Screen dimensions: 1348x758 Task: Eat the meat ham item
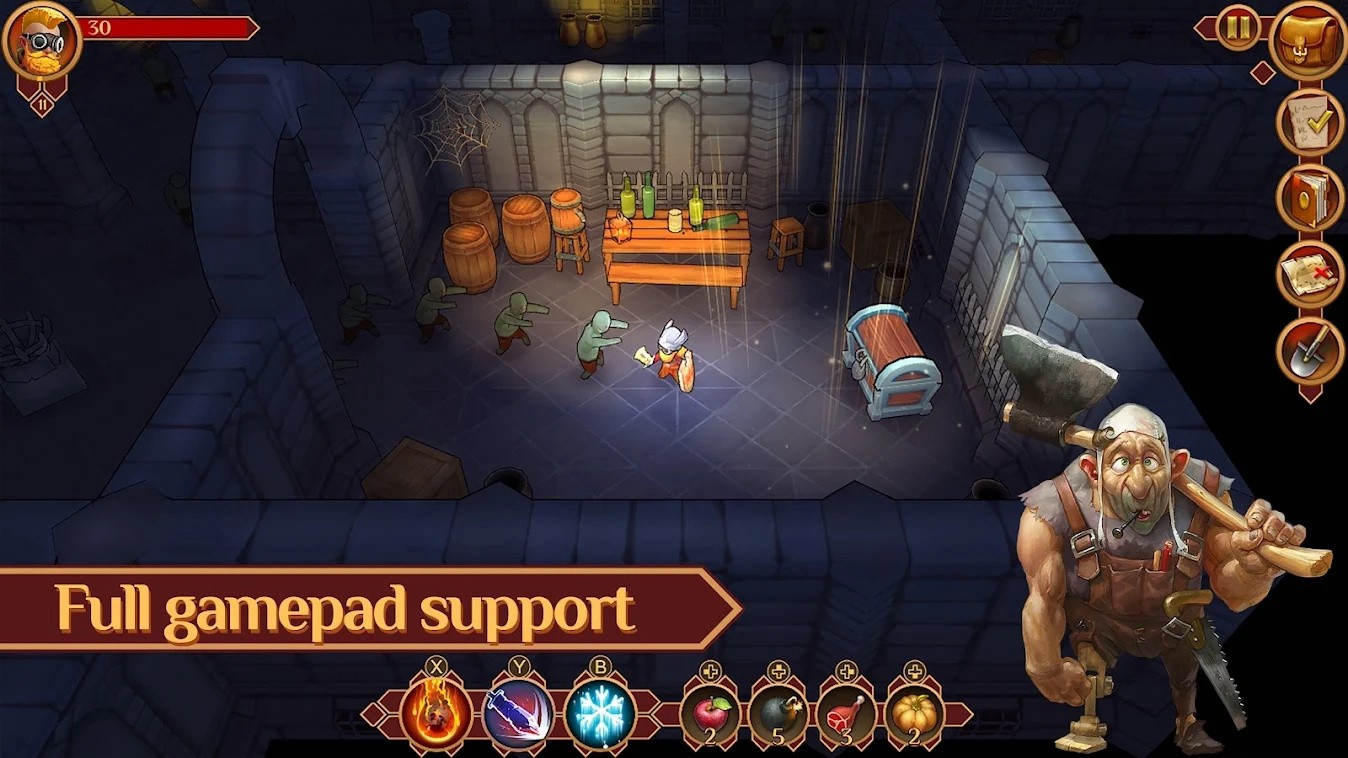[846, 714]
